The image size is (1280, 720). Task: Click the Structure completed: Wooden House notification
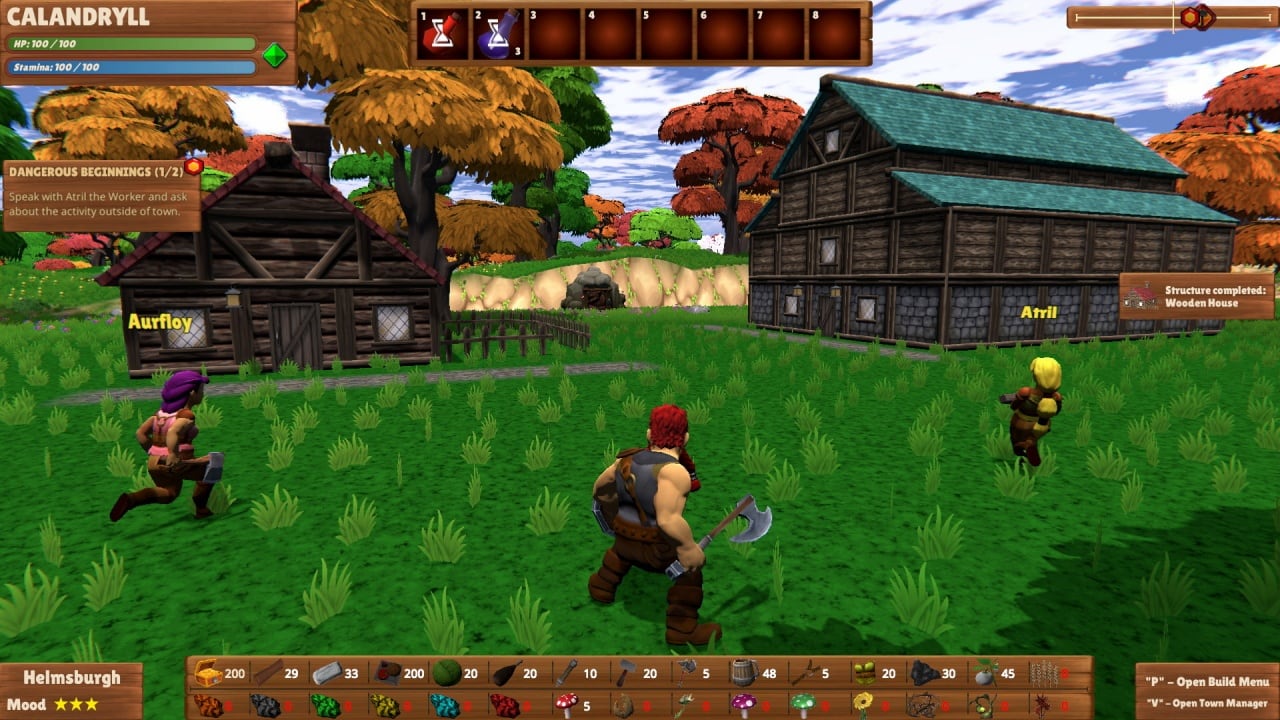[1198, 296]
